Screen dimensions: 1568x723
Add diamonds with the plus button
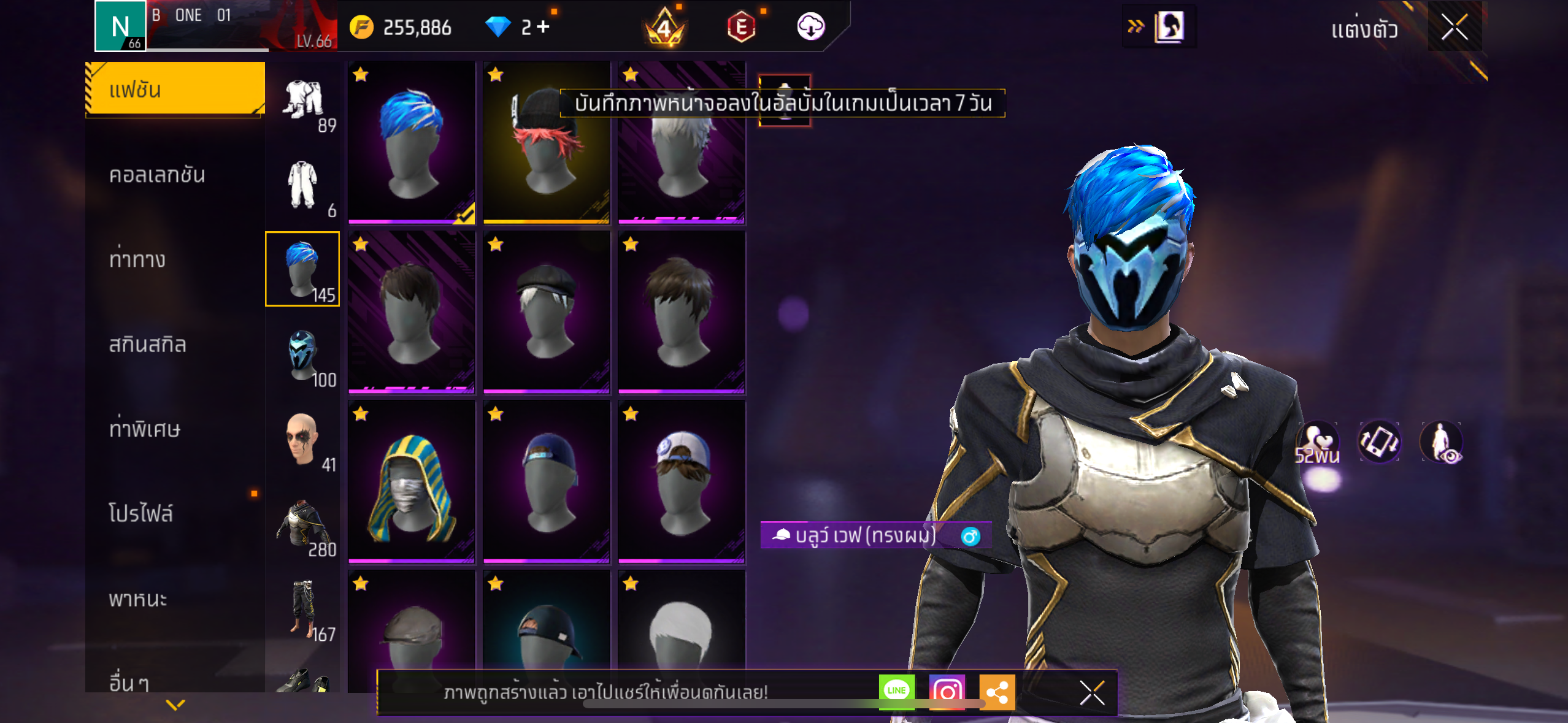pos(543,27)
